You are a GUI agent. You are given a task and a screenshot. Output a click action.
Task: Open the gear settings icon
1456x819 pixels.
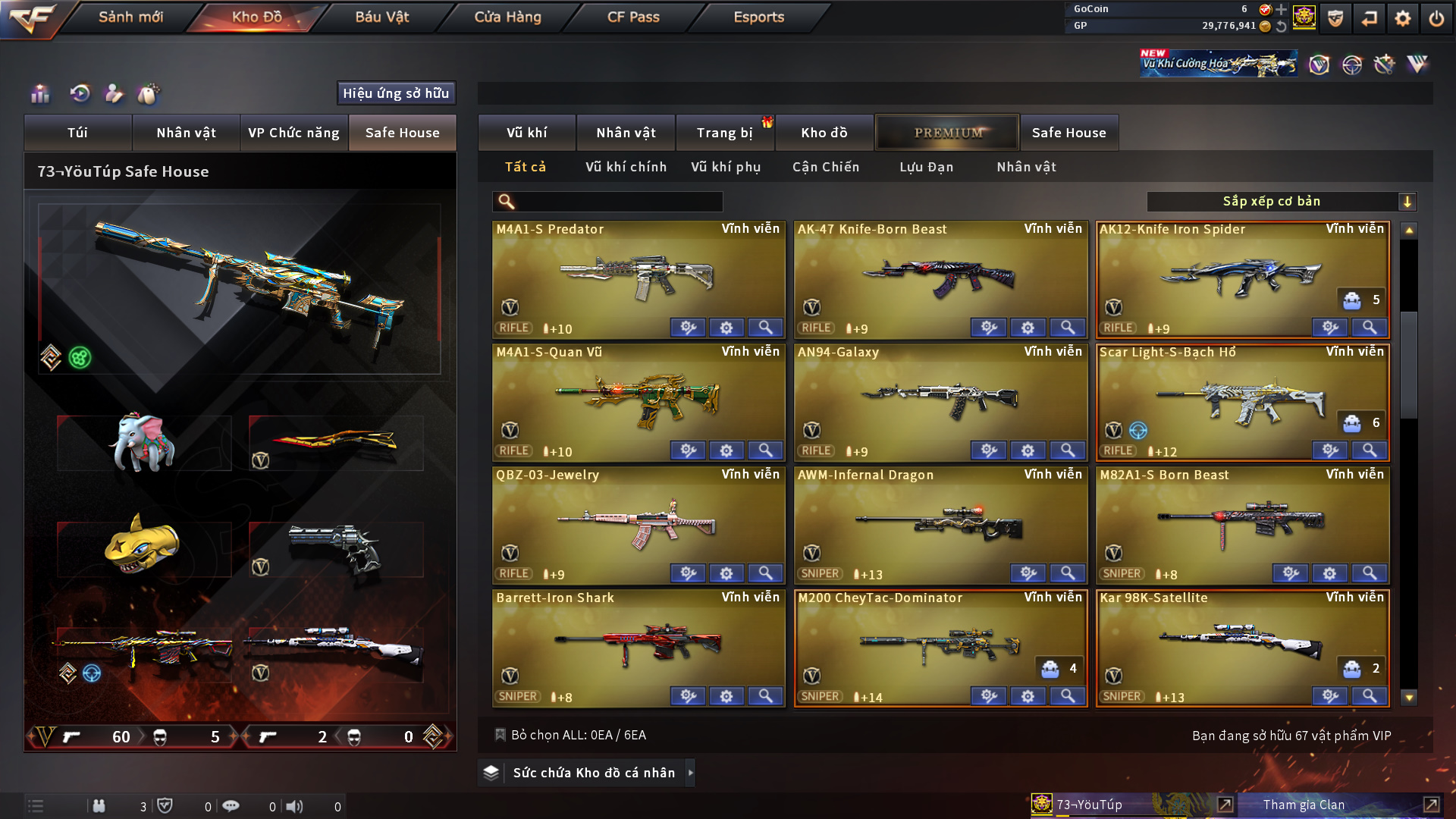[1402, 18]
